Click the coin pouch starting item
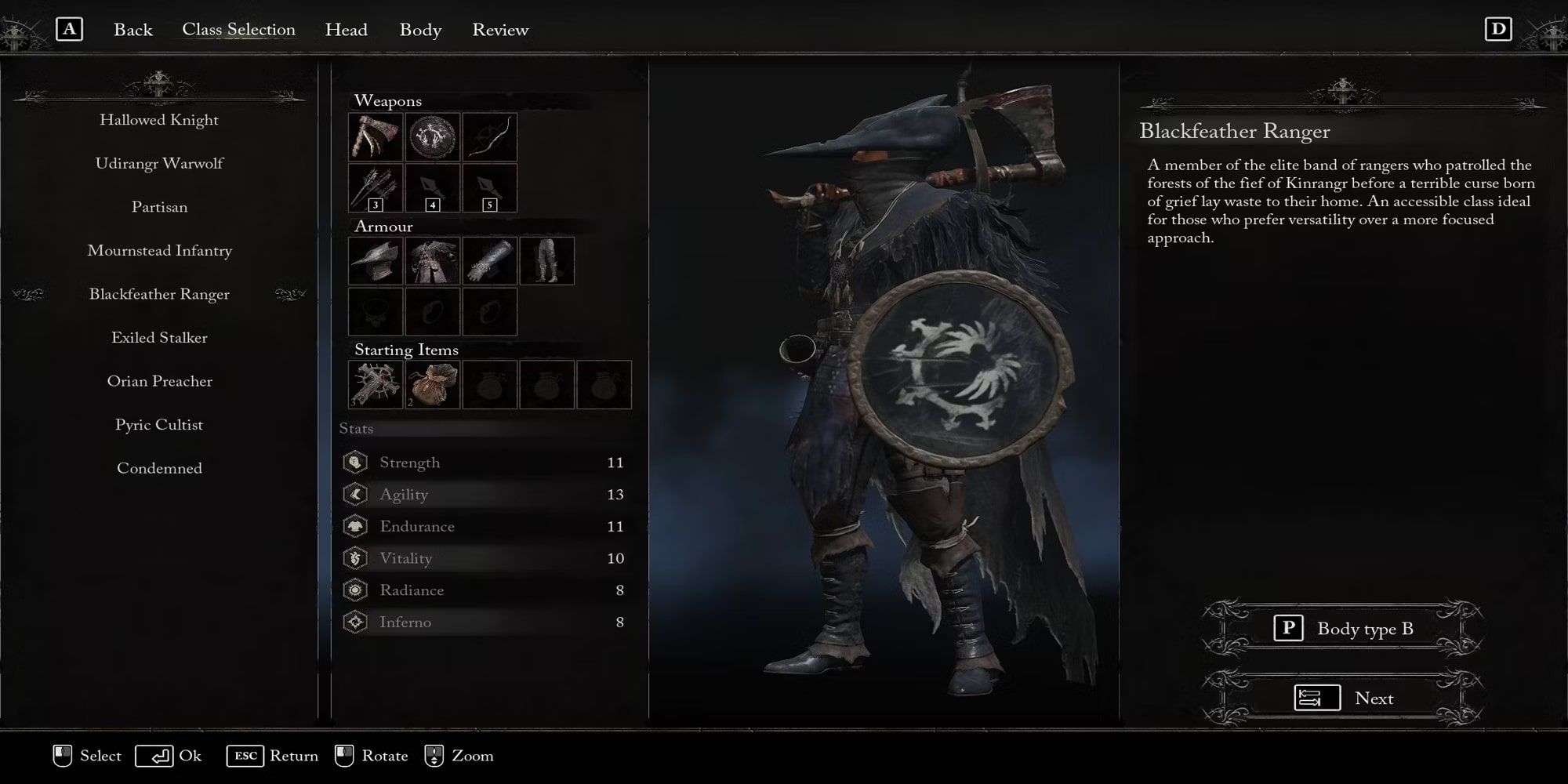1568x784 pixels. (x=434, y=386)
